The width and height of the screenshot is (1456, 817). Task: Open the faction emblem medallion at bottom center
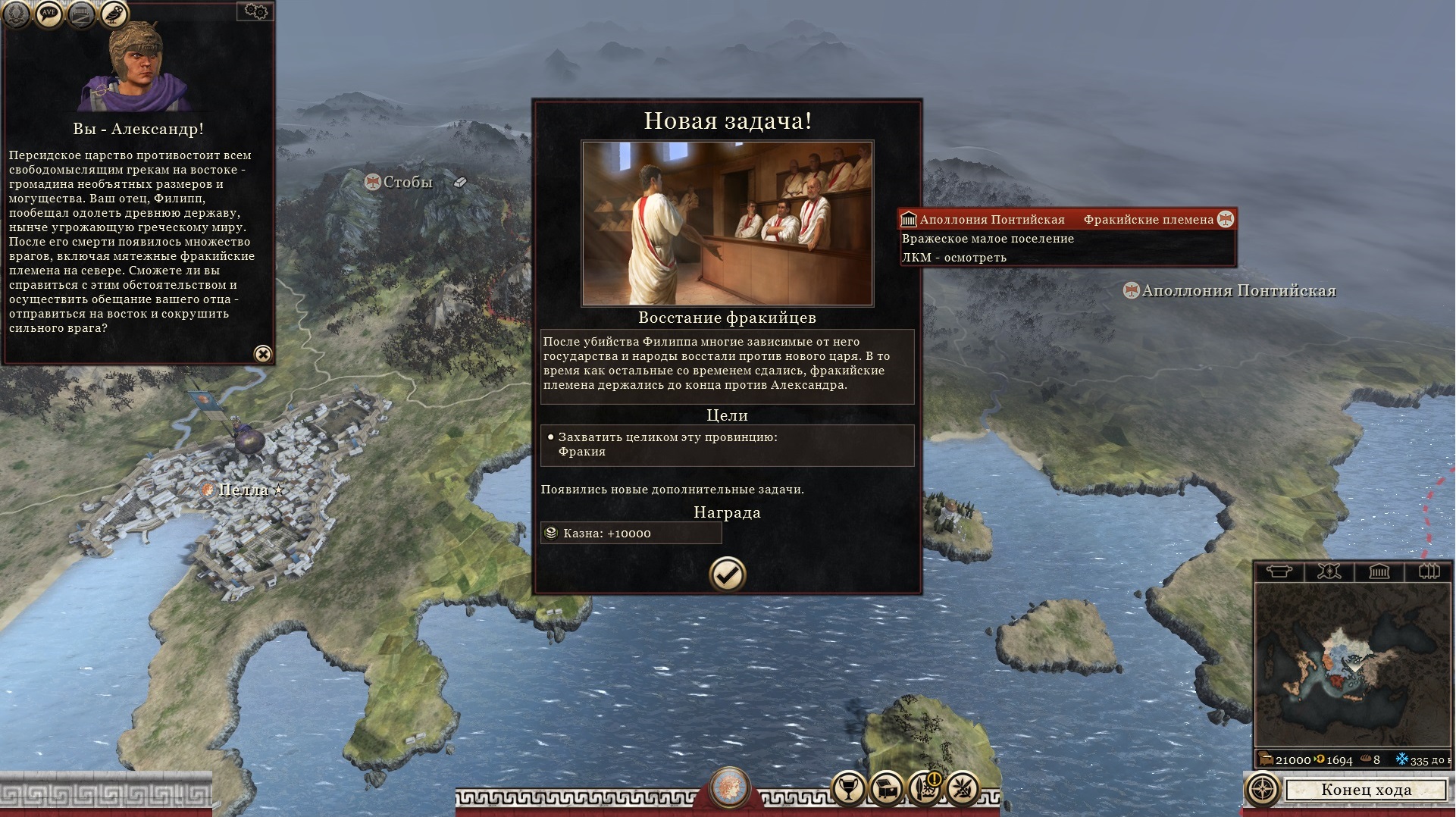pyautogui.click(x=730, y=787)
